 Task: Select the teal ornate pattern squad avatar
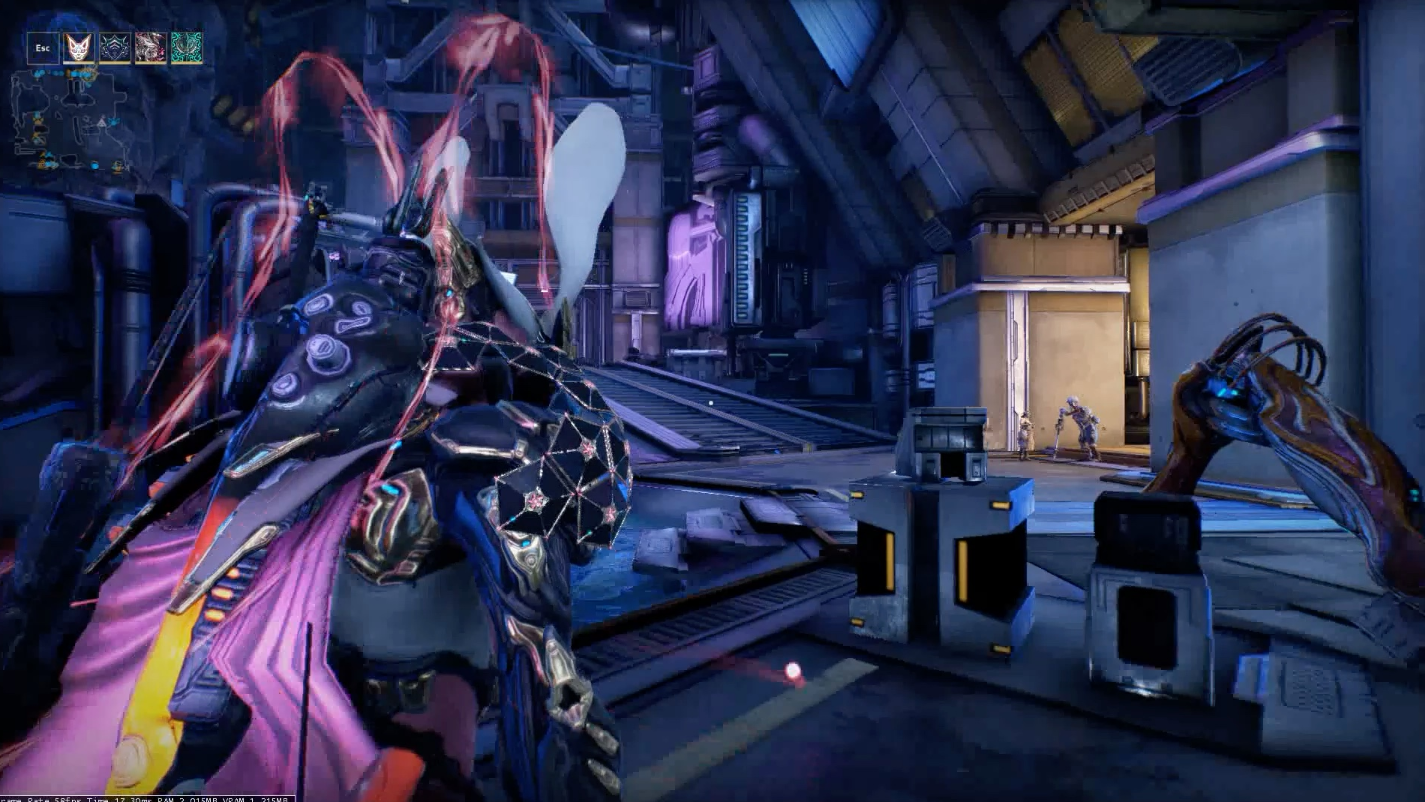click(186, 48)
